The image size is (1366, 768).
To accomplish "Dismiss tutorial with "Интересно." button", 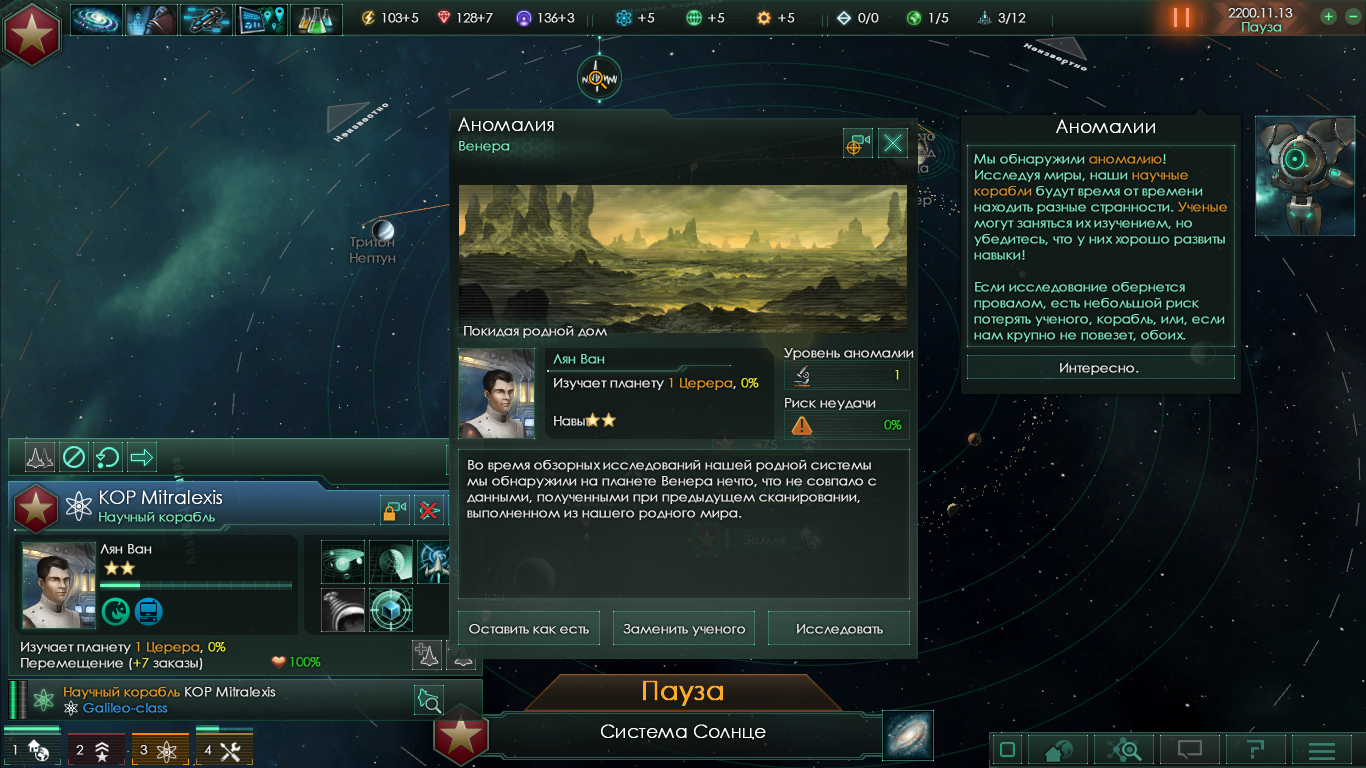I will click(x=1099, y=368).
